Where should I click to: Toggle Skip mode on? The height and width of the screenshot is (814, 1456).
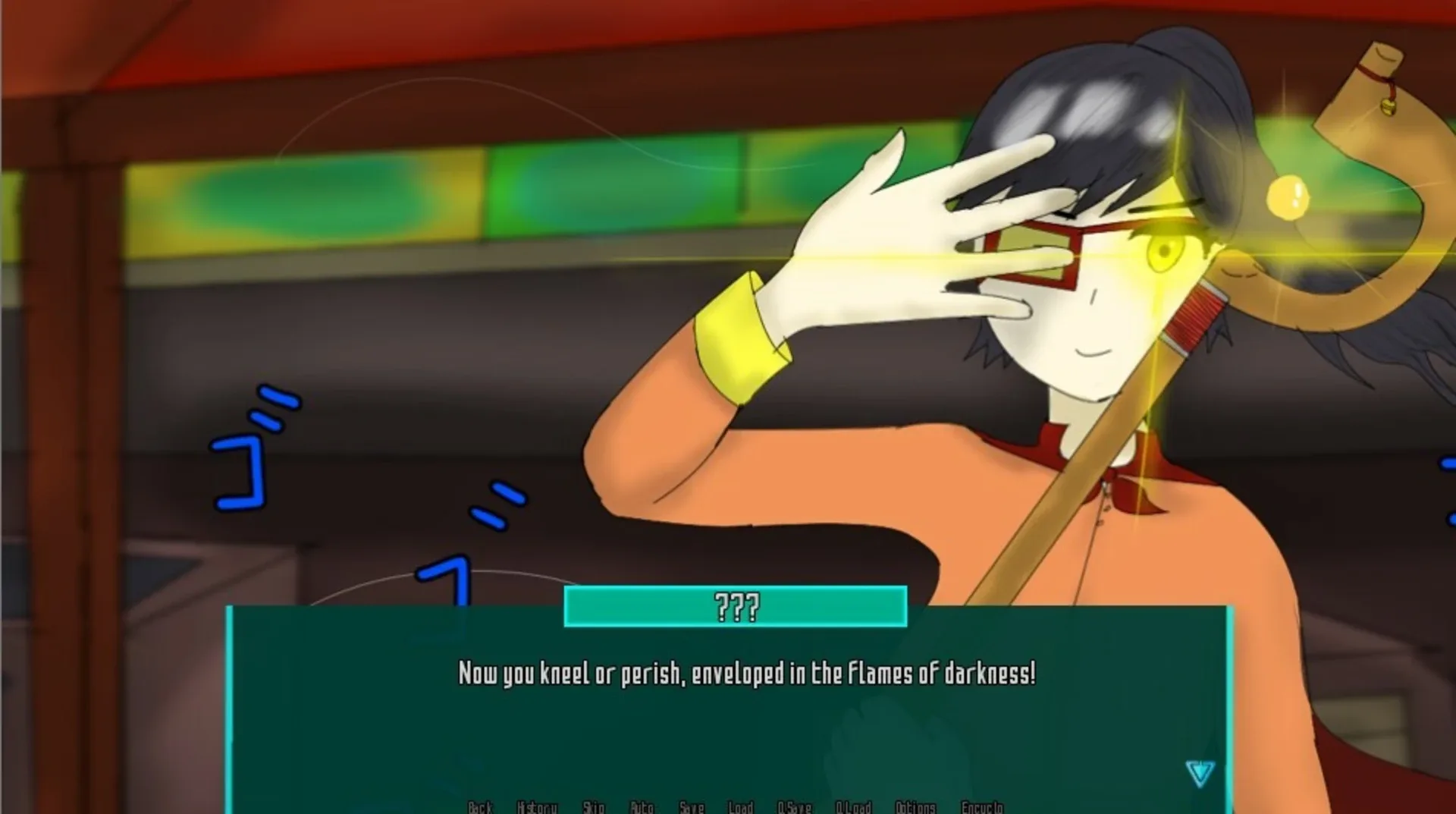click(x=595, y=808)
